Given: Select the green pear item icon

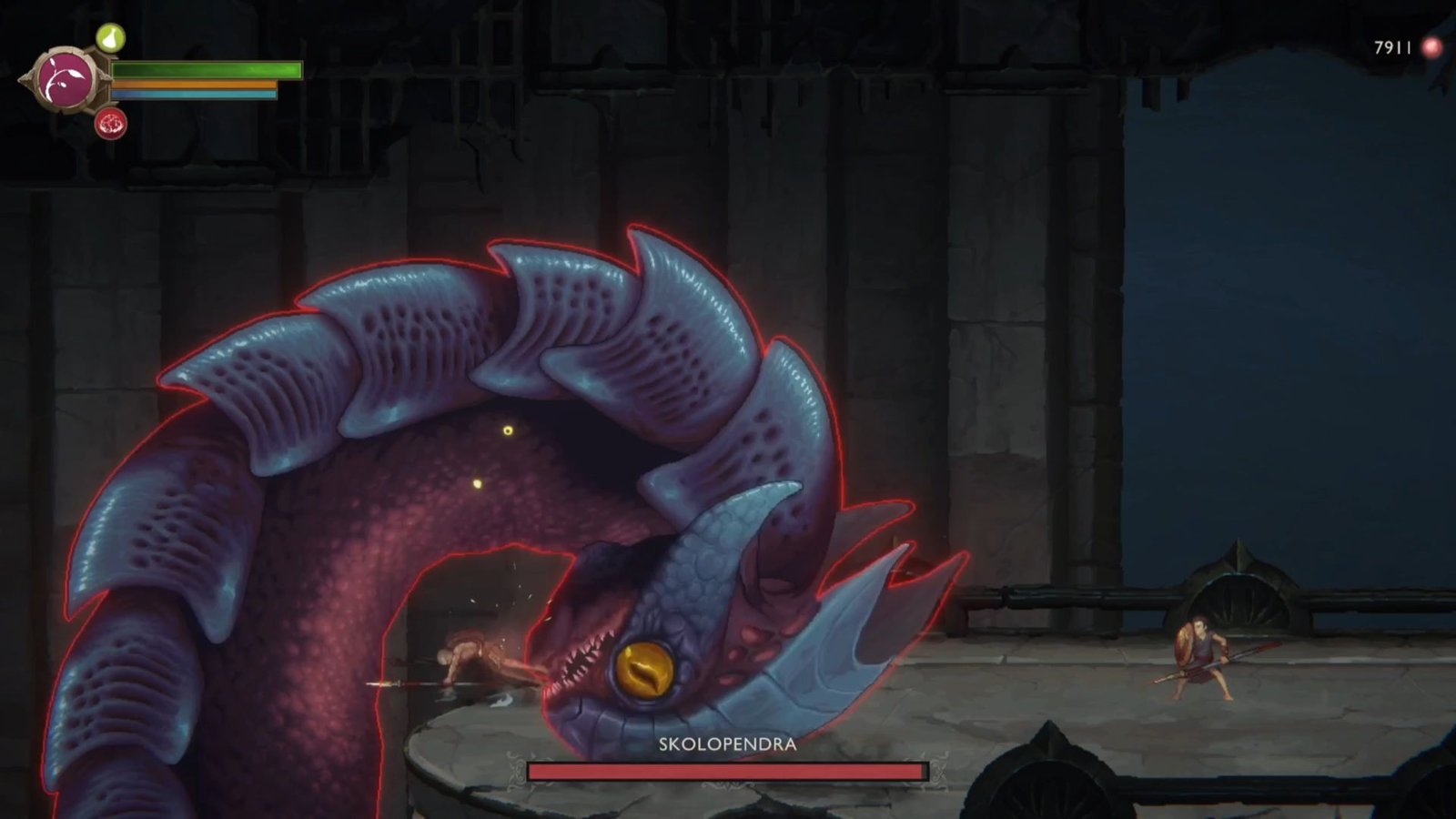Looking at the screenshot, I should pyautogui.click(x=111, y=38).
